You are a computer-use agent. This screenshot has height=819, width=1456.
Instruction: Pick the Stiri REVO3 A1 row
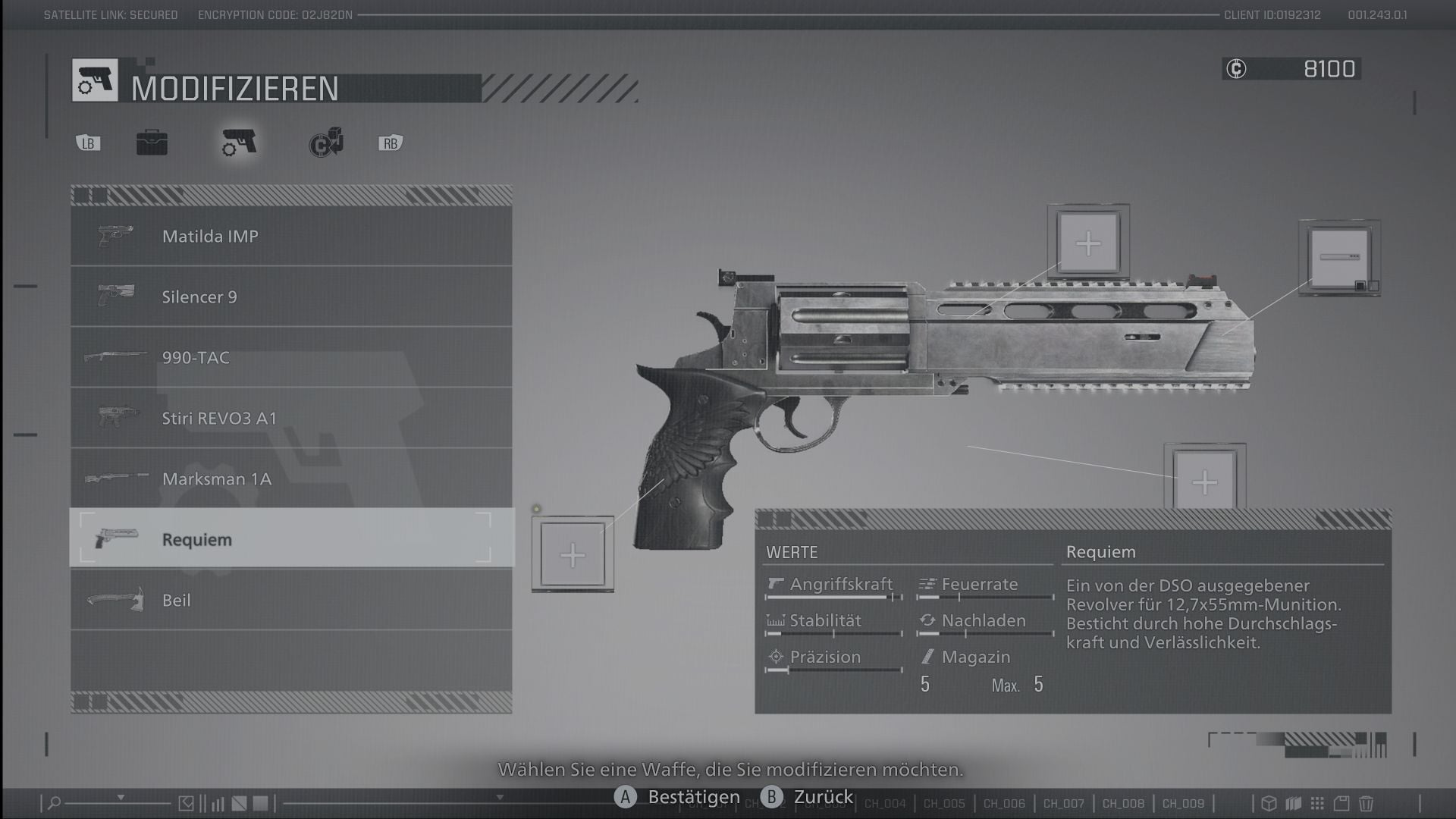pyautogui.click(x=291, y=418)
